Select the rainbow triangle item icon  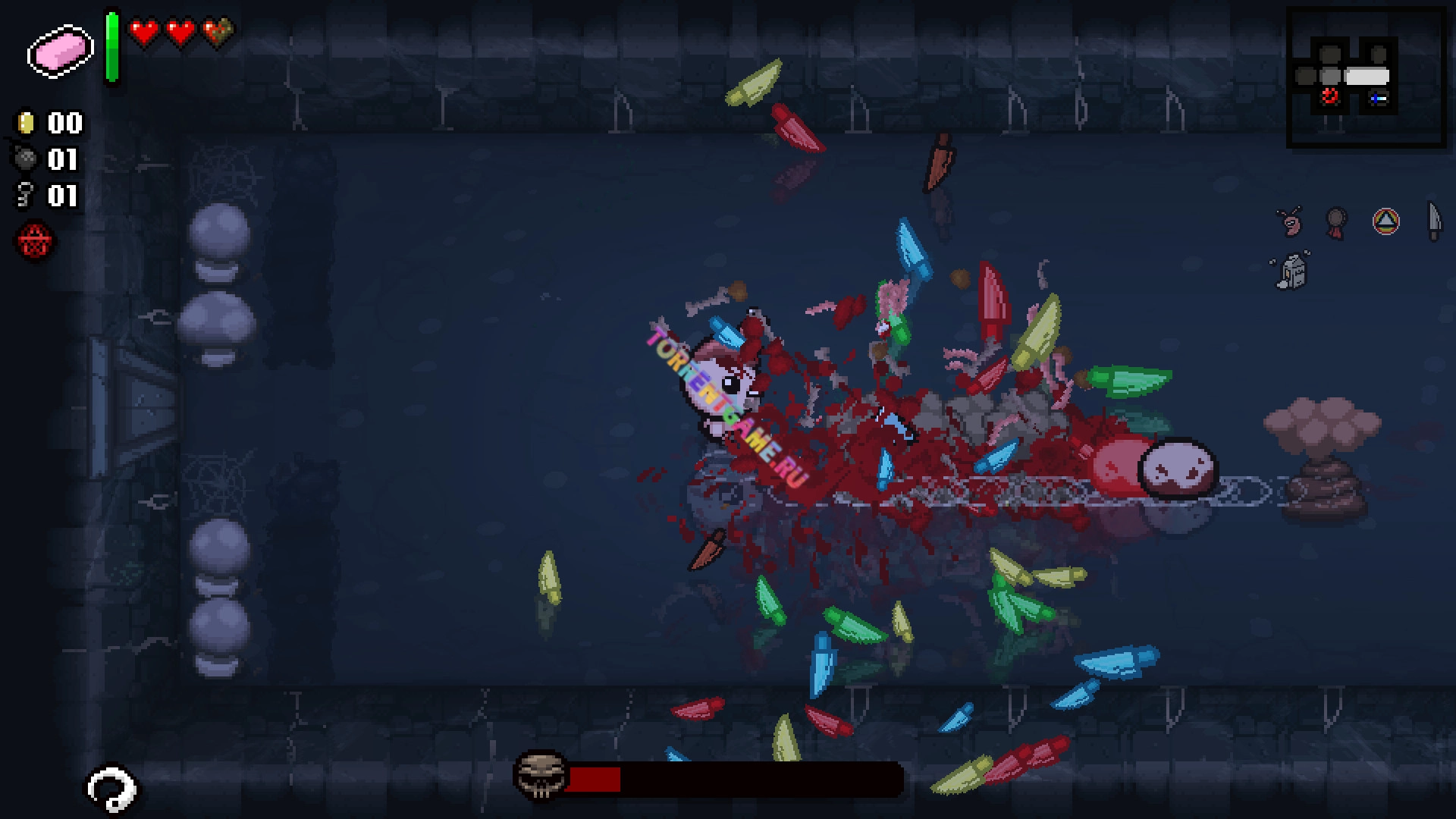coord(1385,221)
